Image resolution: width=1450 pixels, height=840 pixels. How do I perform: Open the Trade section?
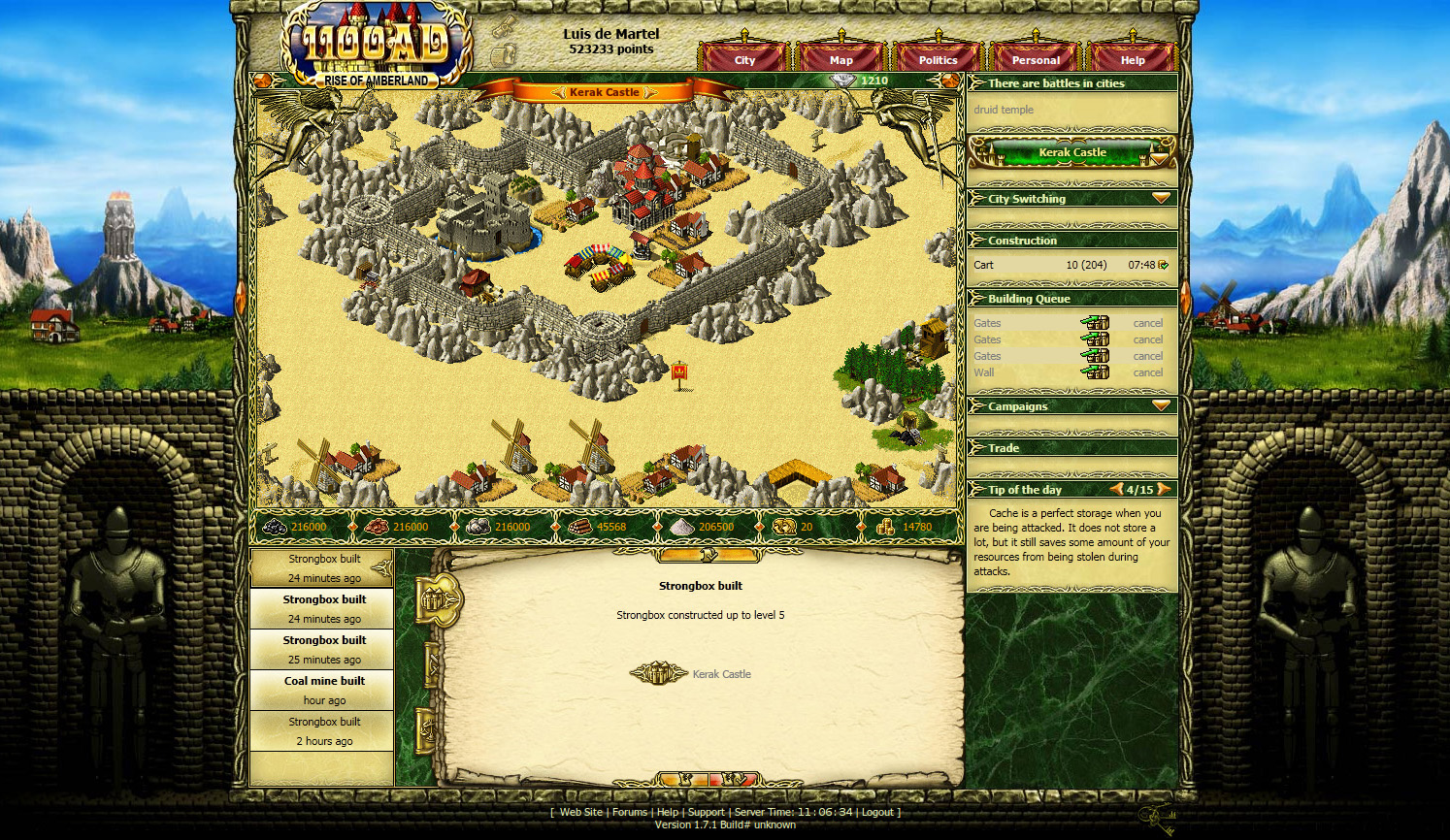pos(1004,448)
